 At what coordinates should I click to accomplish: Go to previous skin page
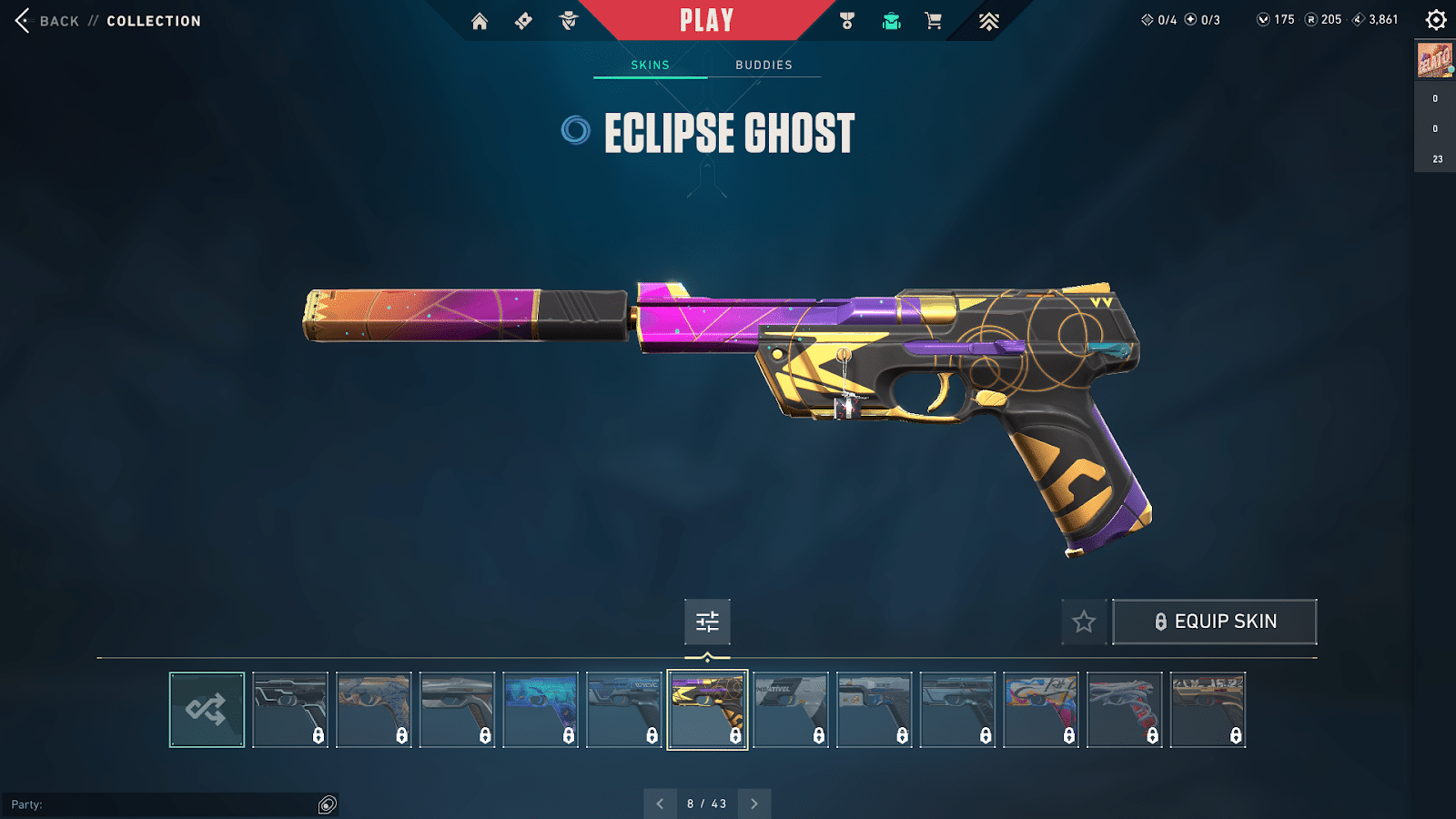(x=661, y=804)
